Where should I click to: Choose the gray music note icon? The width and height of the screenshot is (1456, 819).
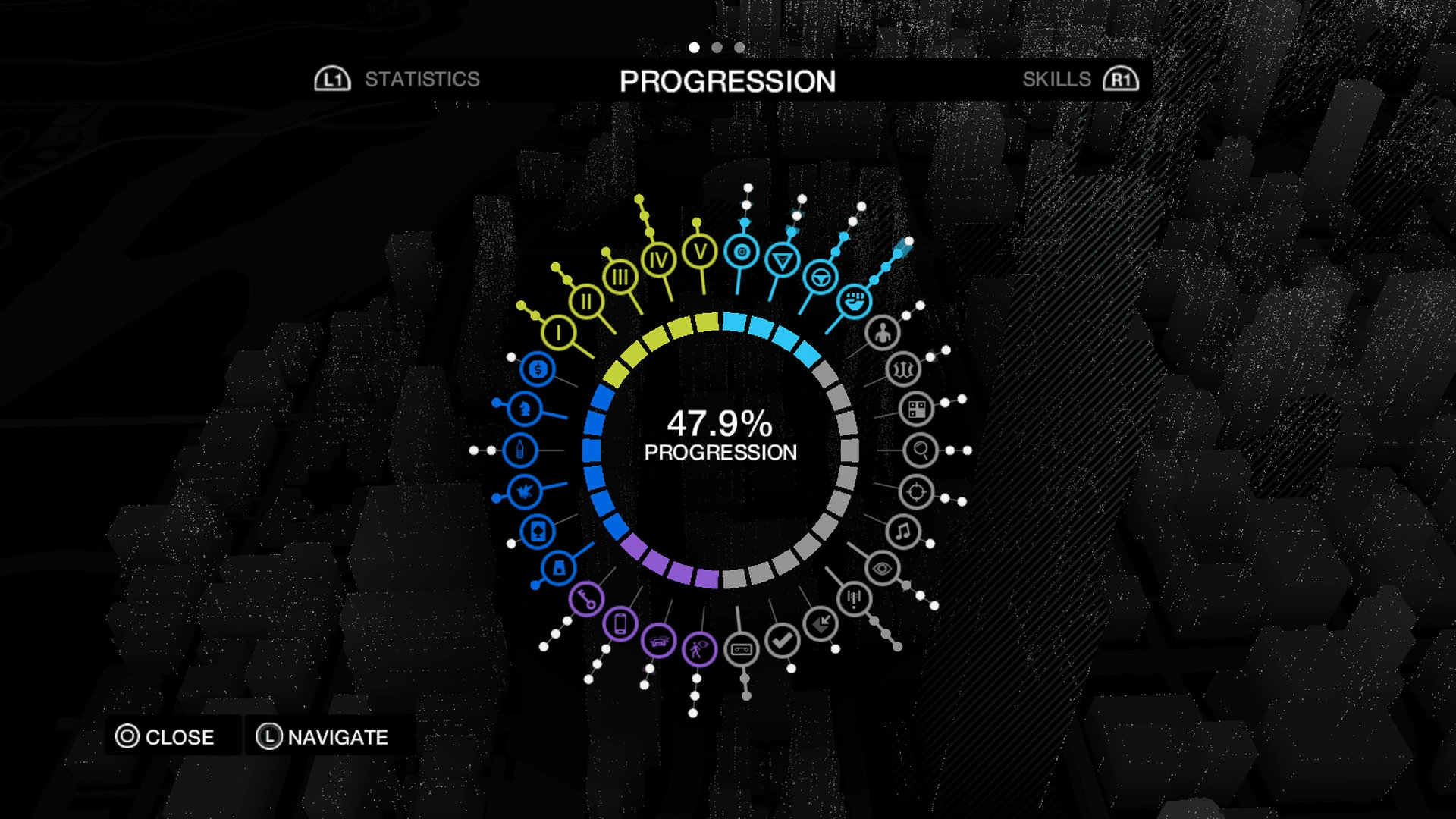click(902, 532)
